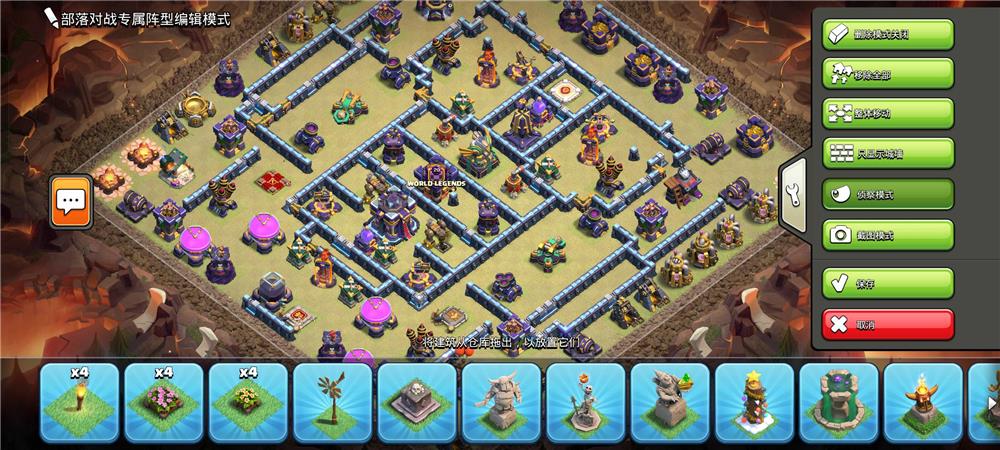Select the windmill decoration slot
The width and height of the screenshot is (1000, 450).
[x=332, y=402]
